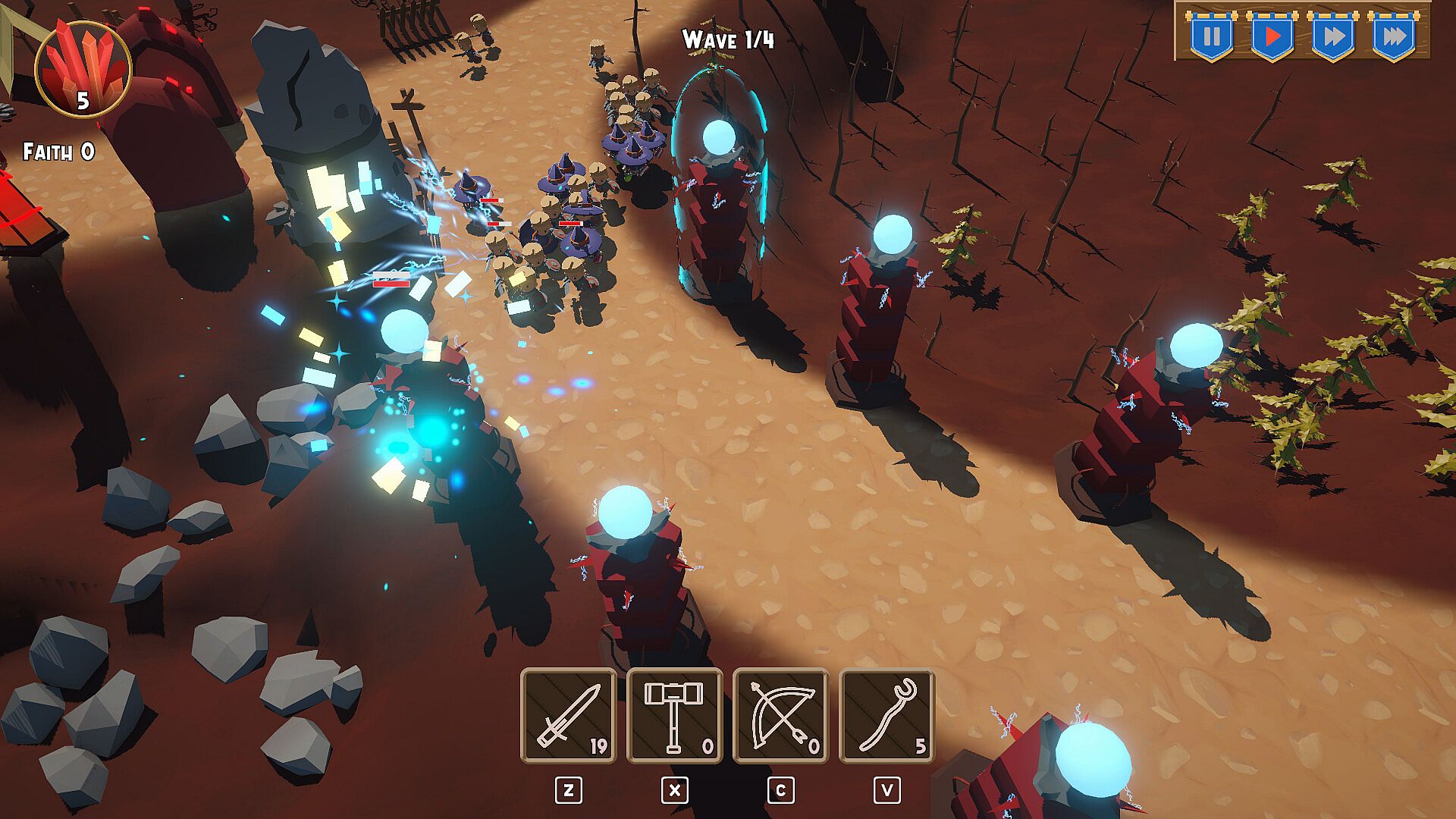Pause the game with the pause banner
Screen dimensions: 1456x819
point(1211,36)
